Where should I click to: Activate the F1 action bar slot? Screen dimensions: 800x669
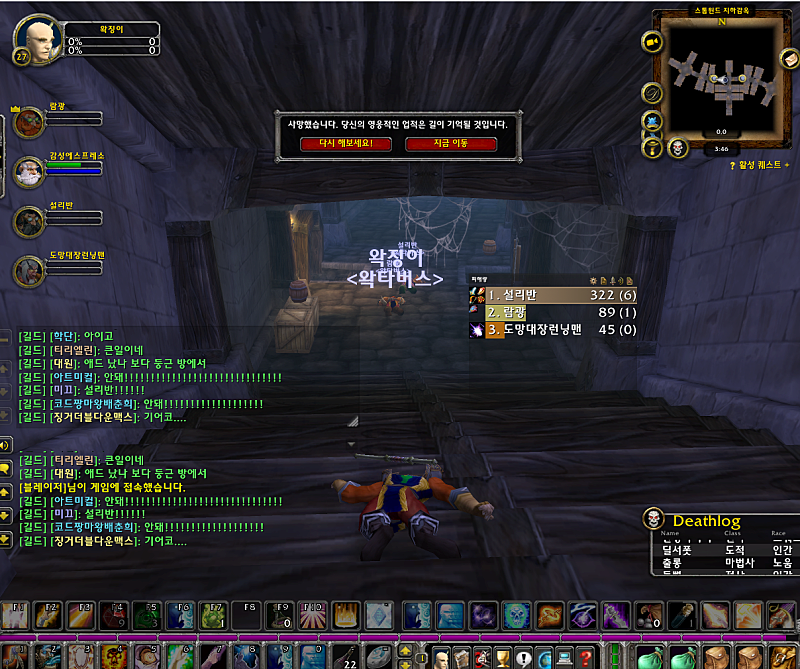click(16, 615)
